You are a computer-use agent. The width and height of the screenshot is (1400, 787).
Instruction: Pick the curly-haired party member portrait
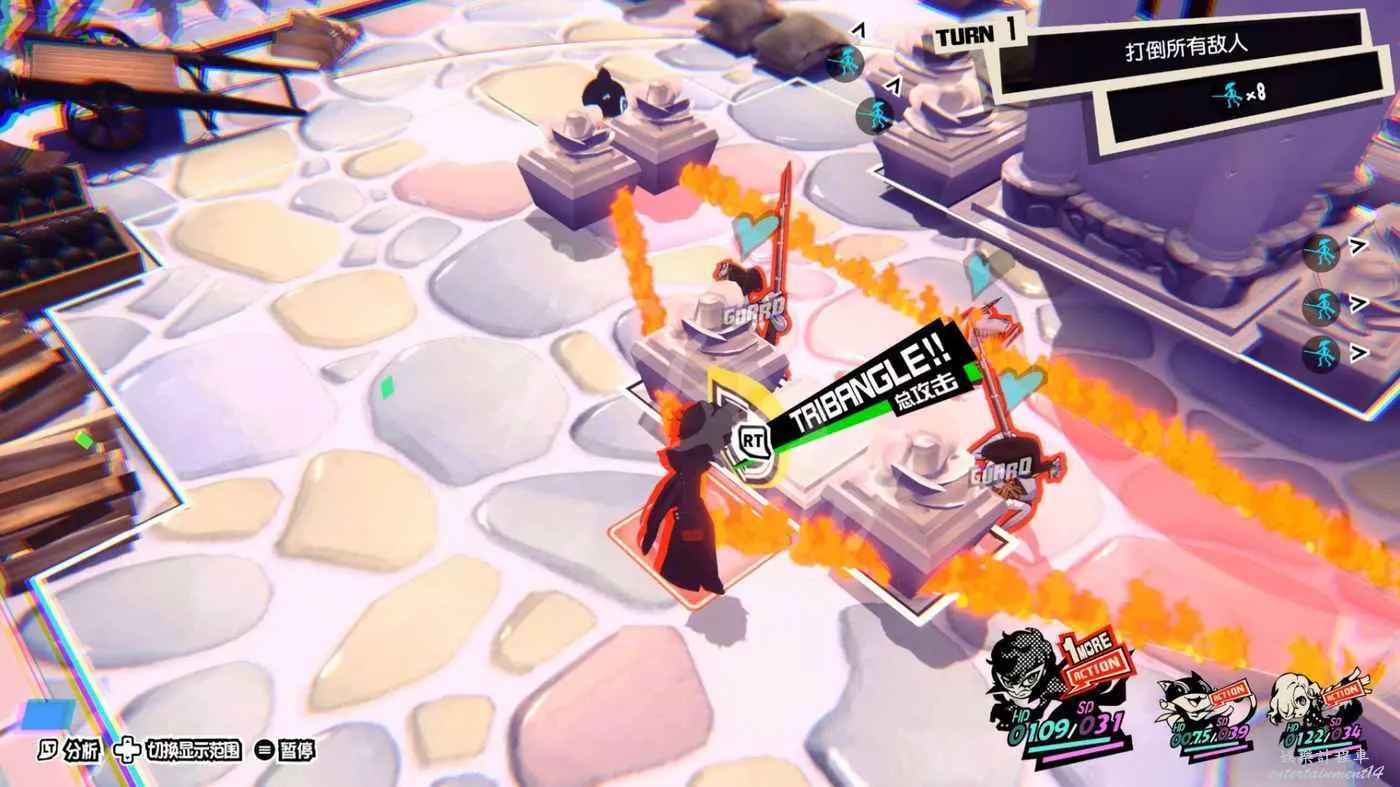tap(1301, 700)
